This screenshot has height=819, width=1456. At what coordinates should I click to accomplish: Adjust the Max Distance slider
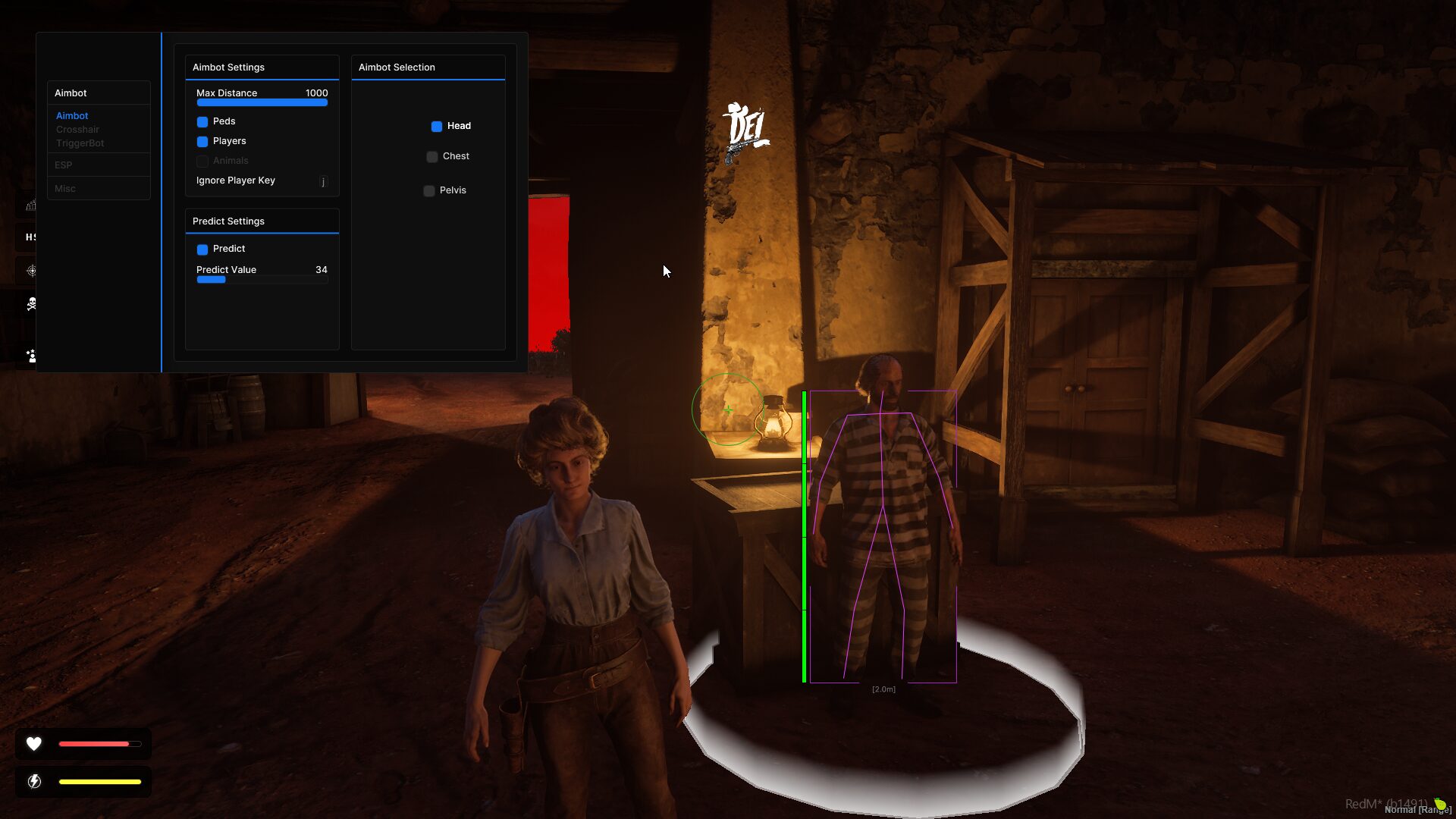click(x=262, y=102)
